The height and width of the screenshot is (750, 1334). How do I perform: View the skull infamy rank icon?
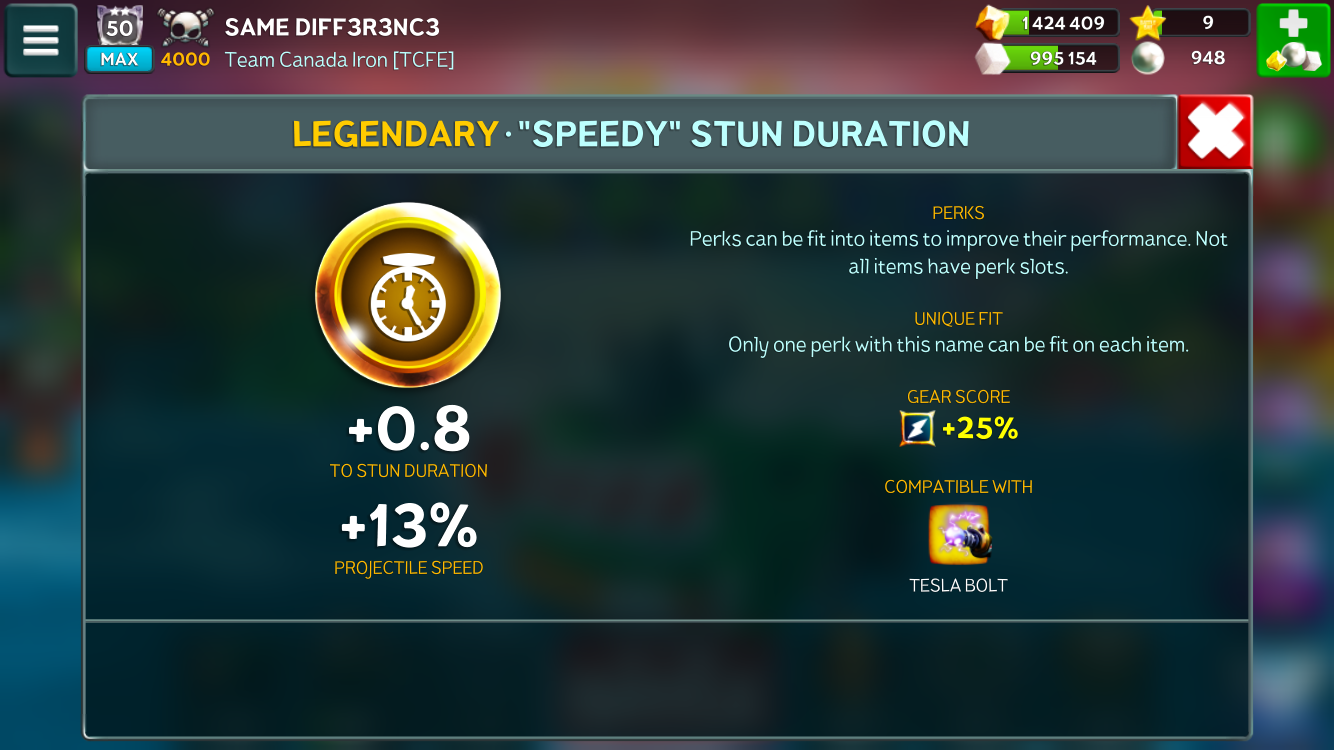(x=185, y=28)
